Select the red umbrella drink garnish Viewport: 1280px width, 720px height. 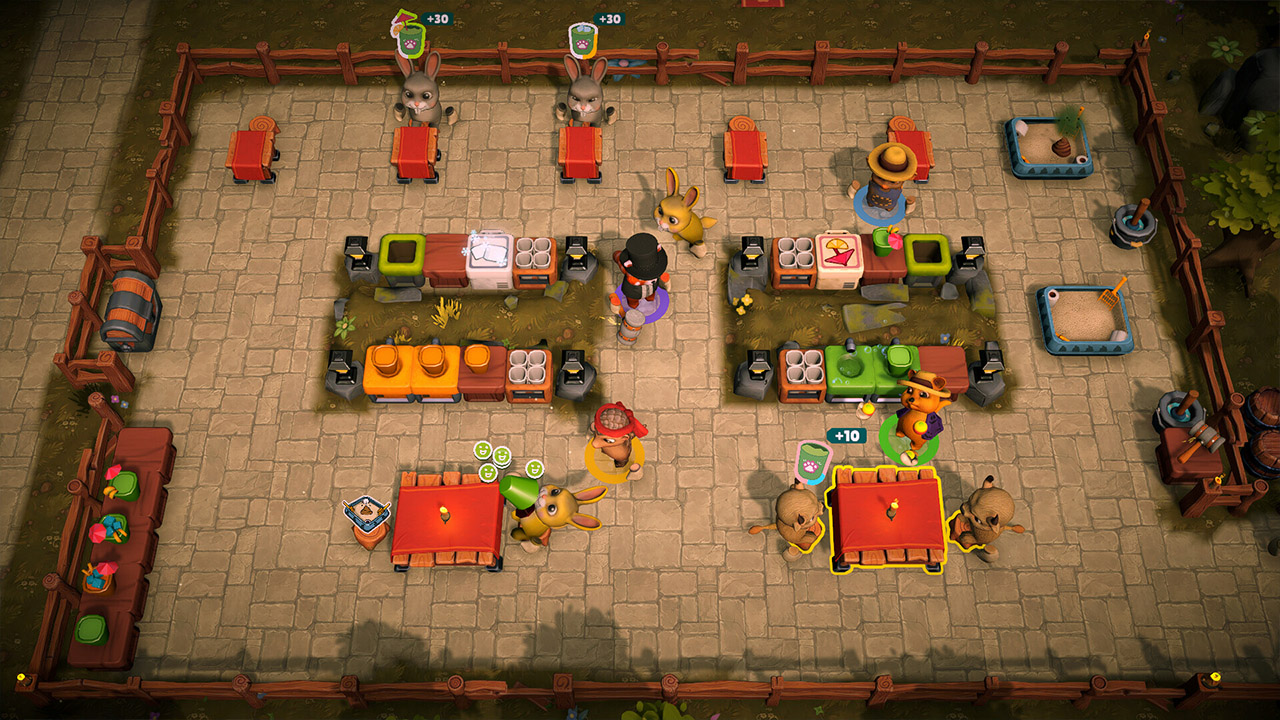pos(893,240)
